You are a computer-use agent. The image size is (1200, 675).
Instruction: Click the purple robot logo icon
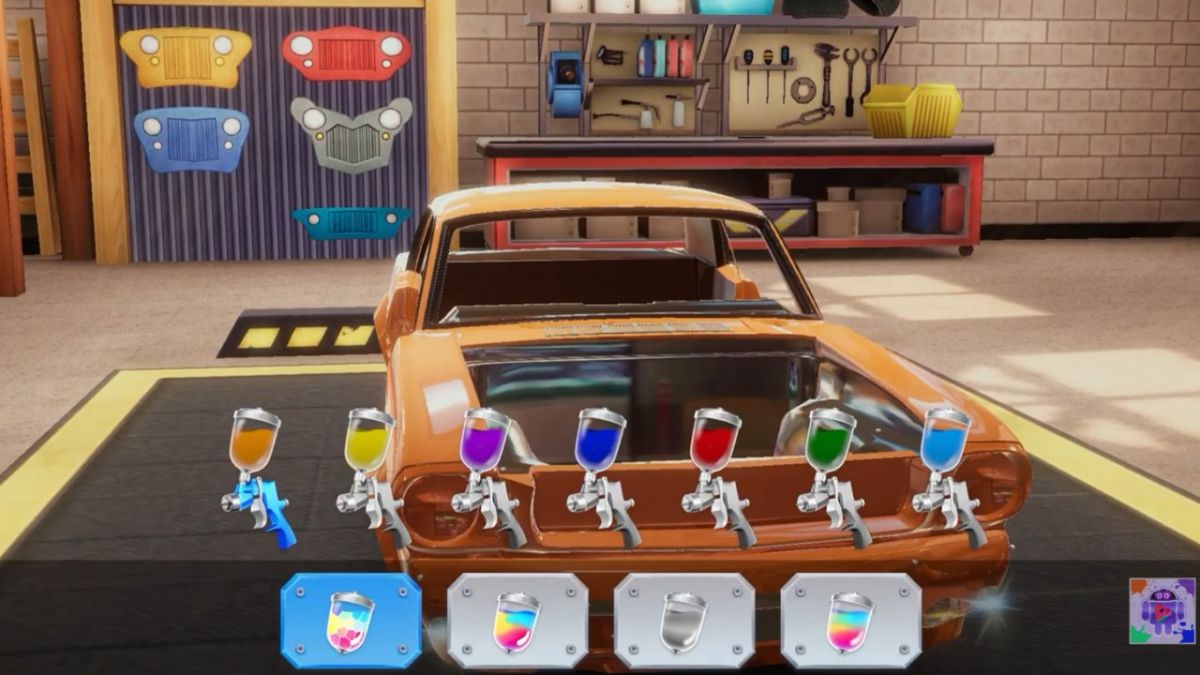[x=1162, y=610]
